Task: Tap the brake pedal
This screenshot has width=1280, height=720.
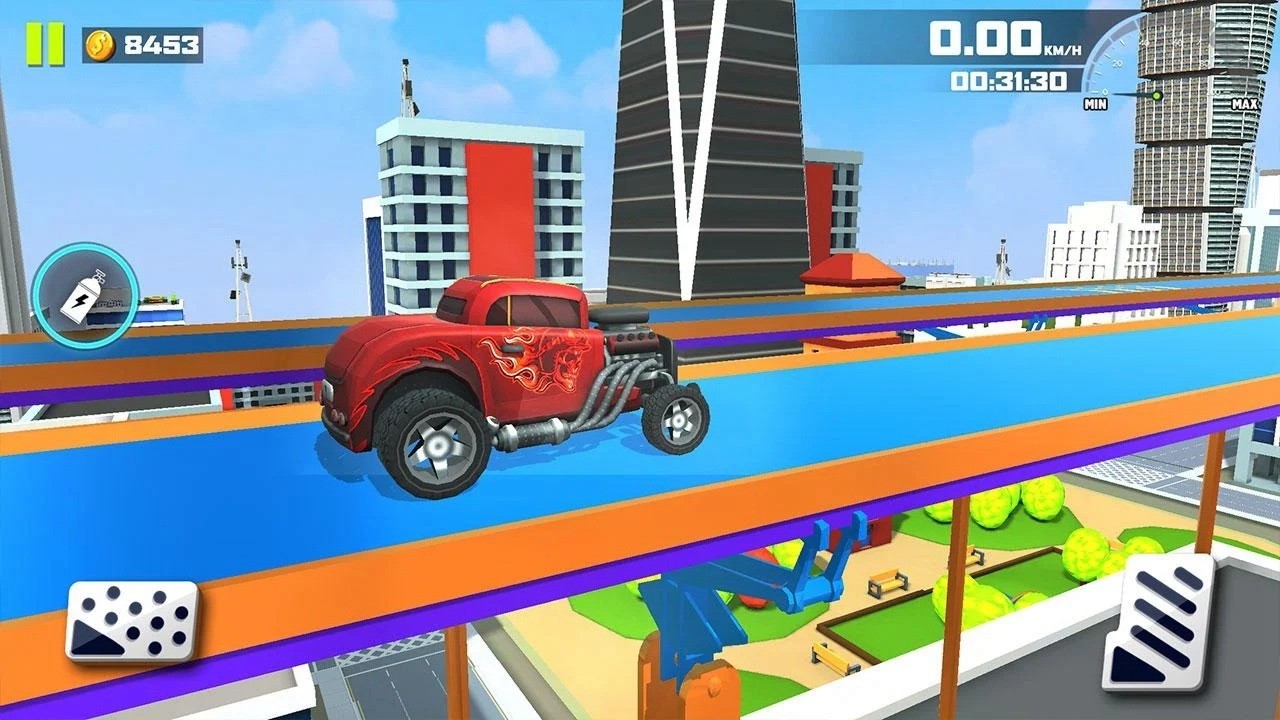Action: click(132, 621)
